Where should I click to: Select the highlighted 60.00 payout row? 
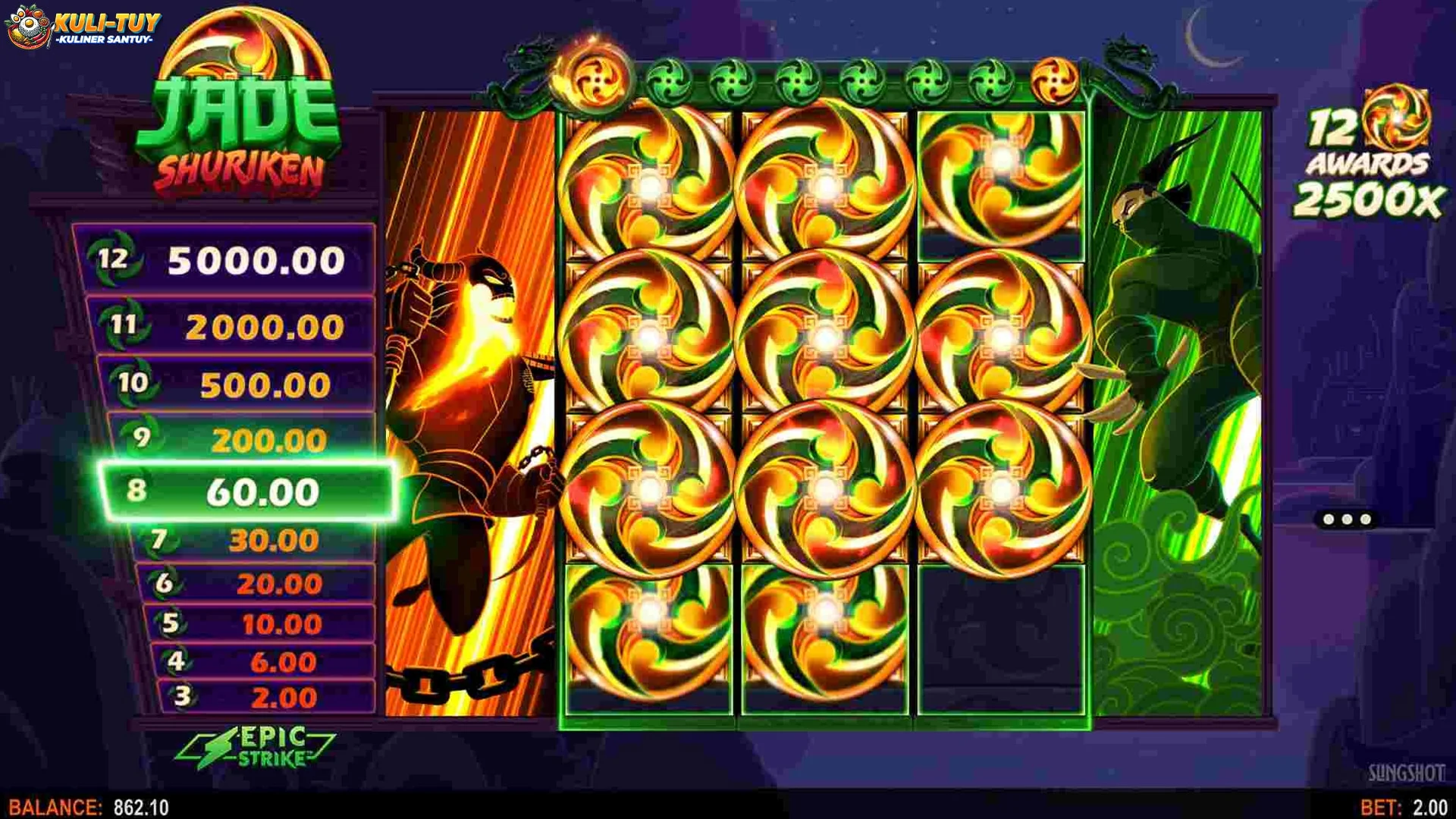[x=243, y=491]
